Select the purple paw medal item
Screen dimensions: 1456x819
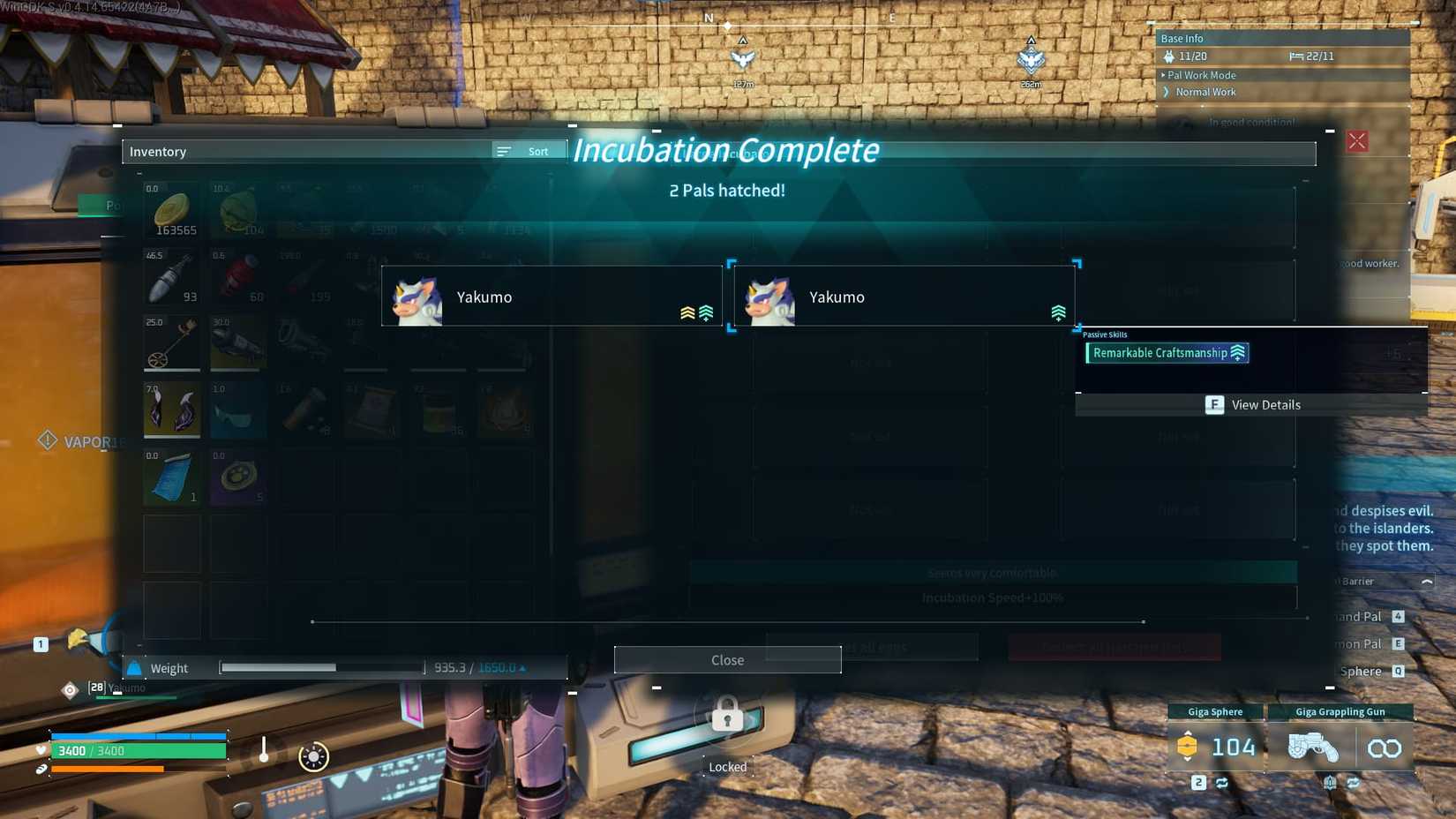click(237, 477)
